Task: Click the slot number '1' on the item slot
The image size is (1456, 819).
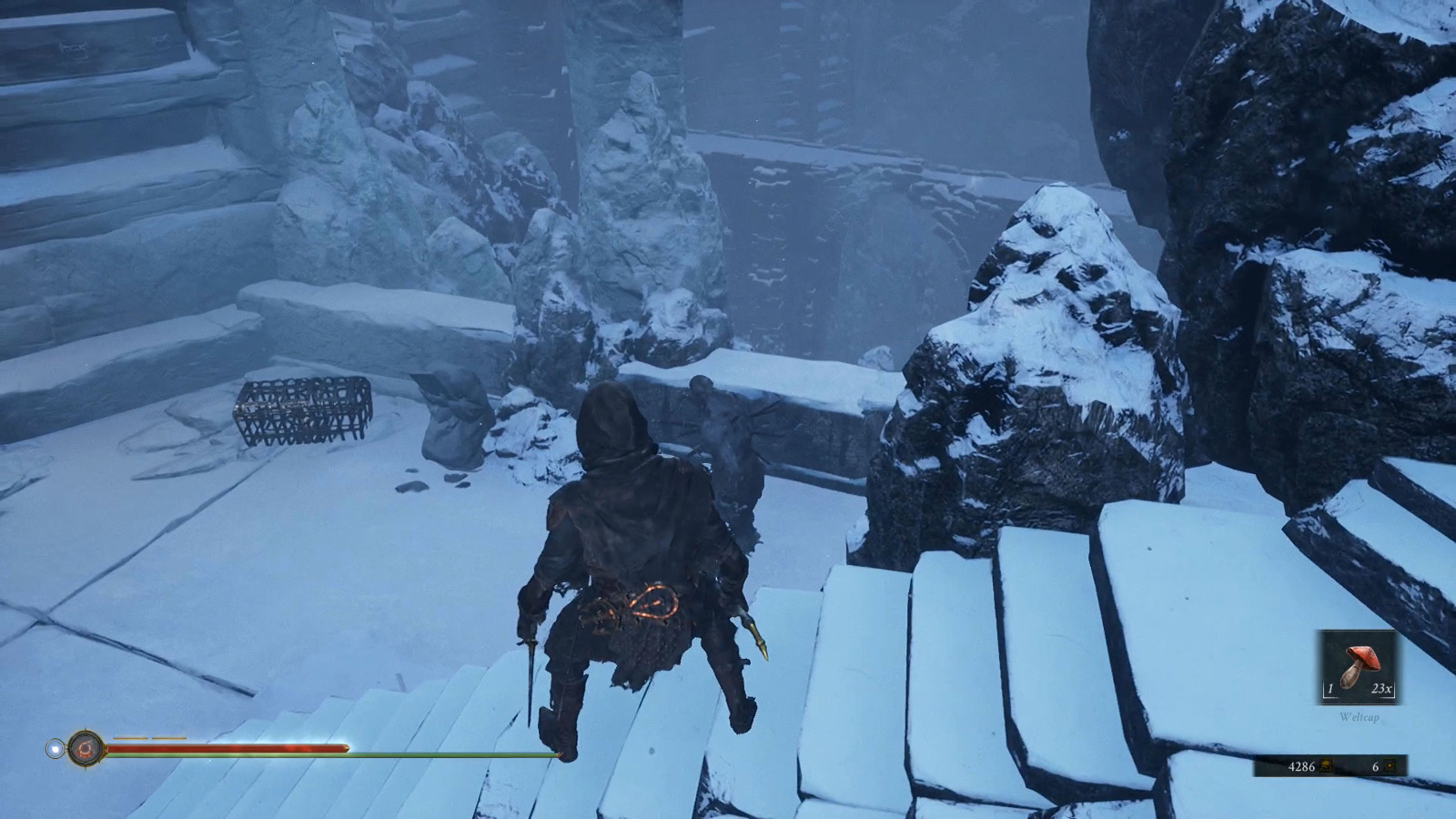Action: (x=1331, y=688)
